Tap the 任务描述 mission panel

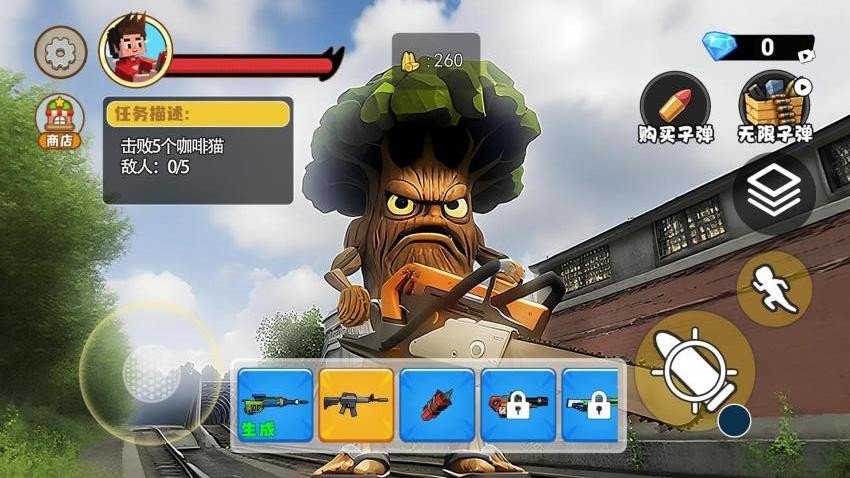[x=198, y=150]
